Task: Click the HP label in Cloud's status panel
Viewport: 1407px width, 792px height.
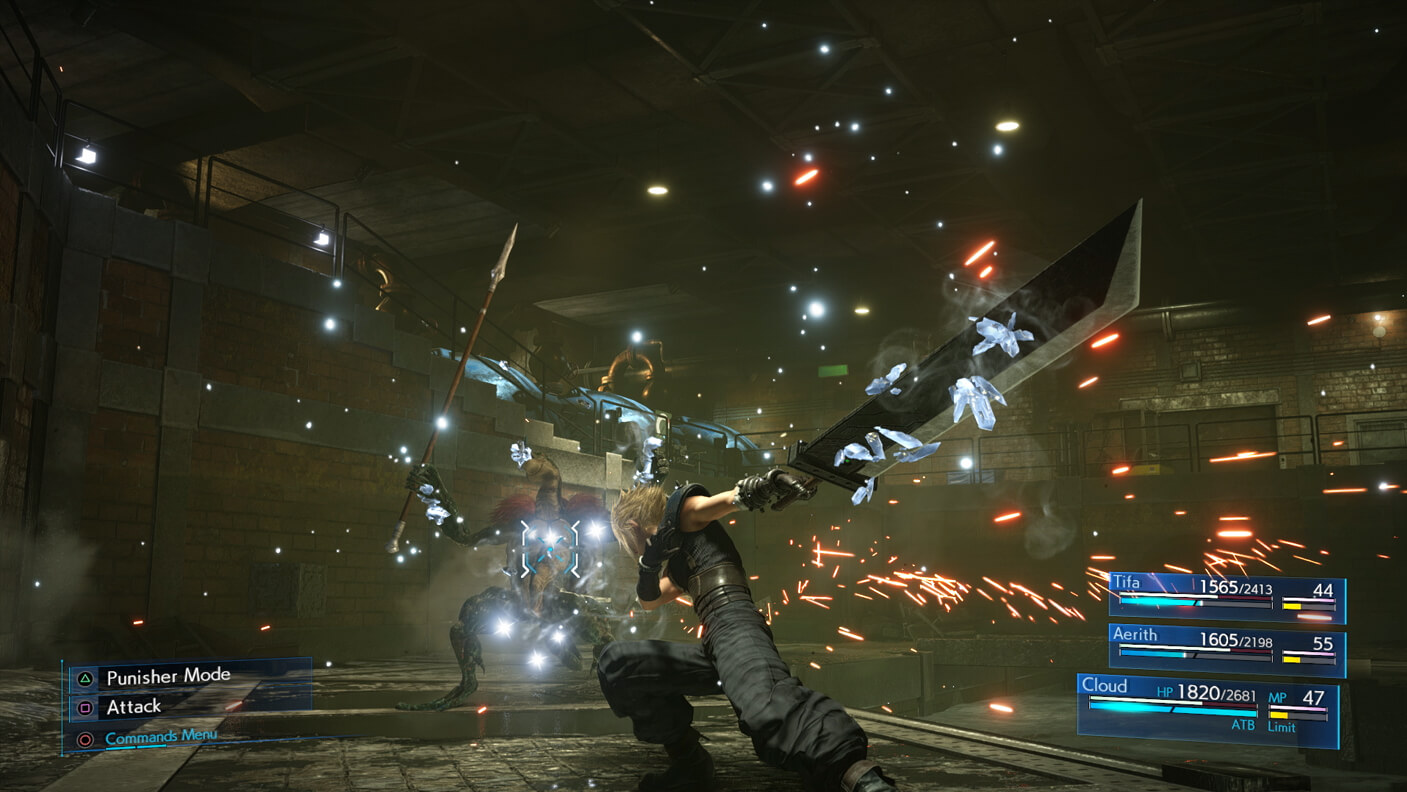Action: click(x=1165, y=692)
